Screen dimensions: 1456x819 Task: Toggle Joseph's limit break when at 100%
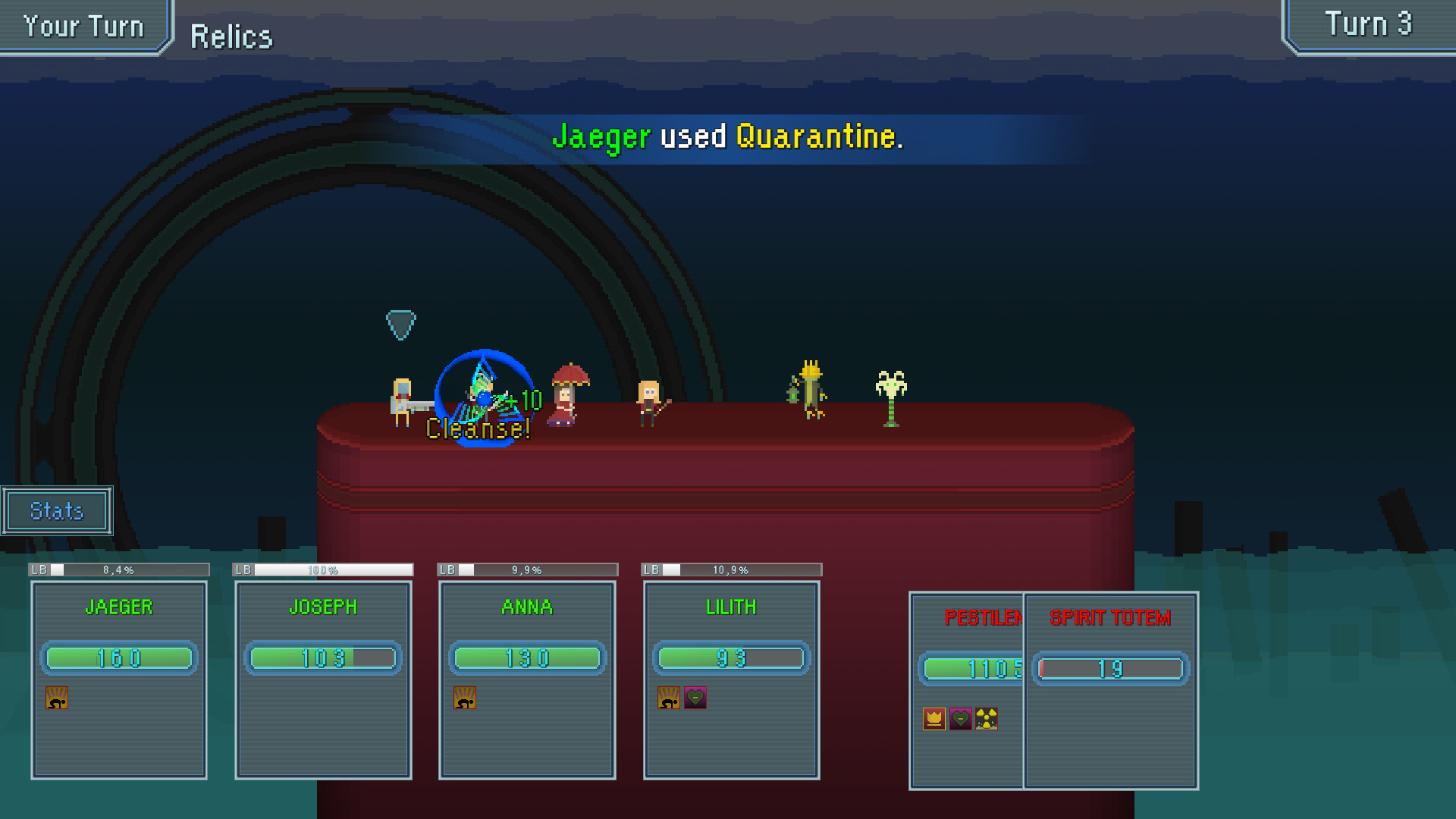click(x=323, y=569)
